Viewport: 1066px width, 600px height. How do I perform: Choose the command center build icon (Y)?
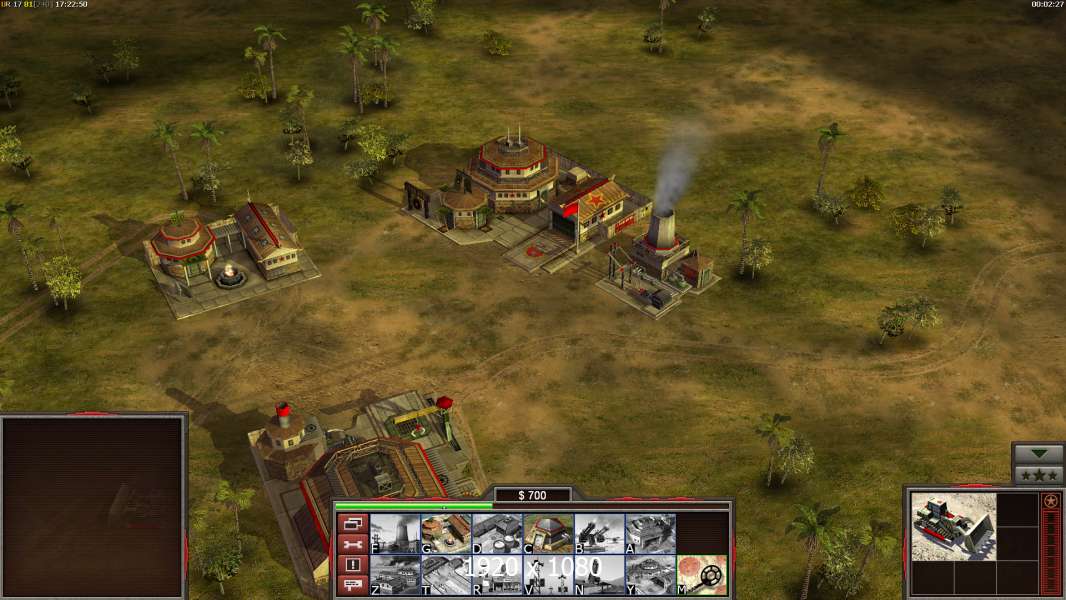[x=650, y=575]
